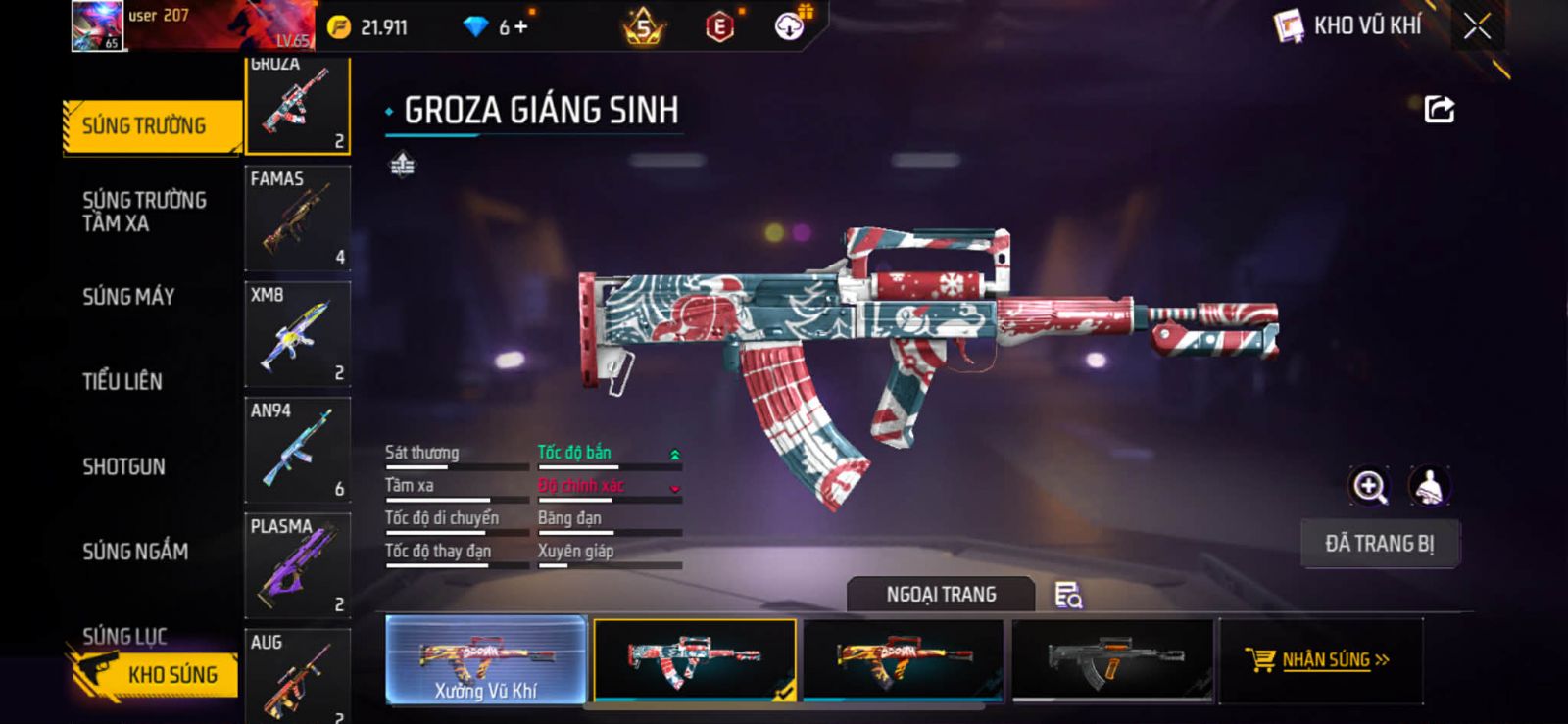This screenshot has height=724, width=1568.
Task: Choose the Súng Ngắm category
Action: point(135,552)
